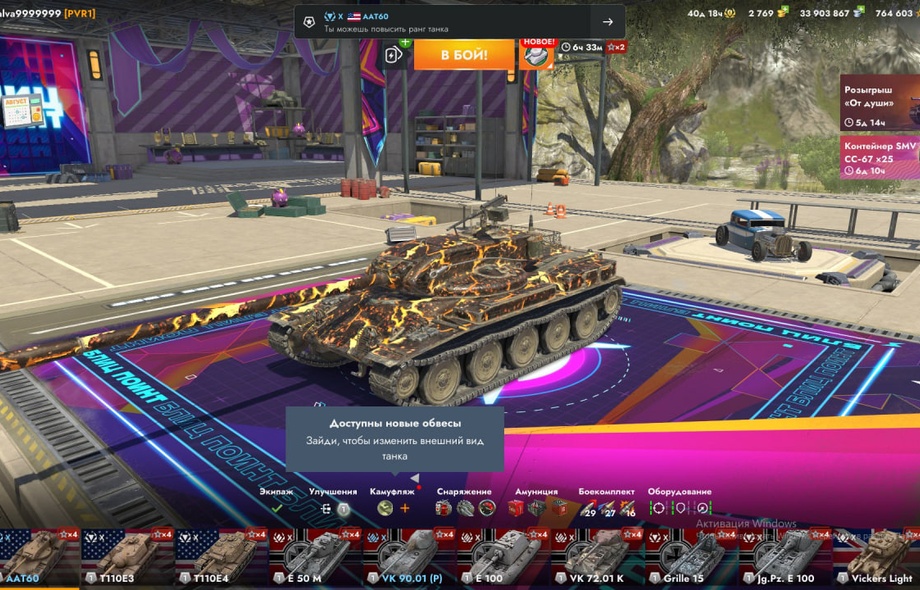Screen dimensions: 920x590
Task: Open the AAT60 tank rank notification arrow
Action: [x=607, y=22]
